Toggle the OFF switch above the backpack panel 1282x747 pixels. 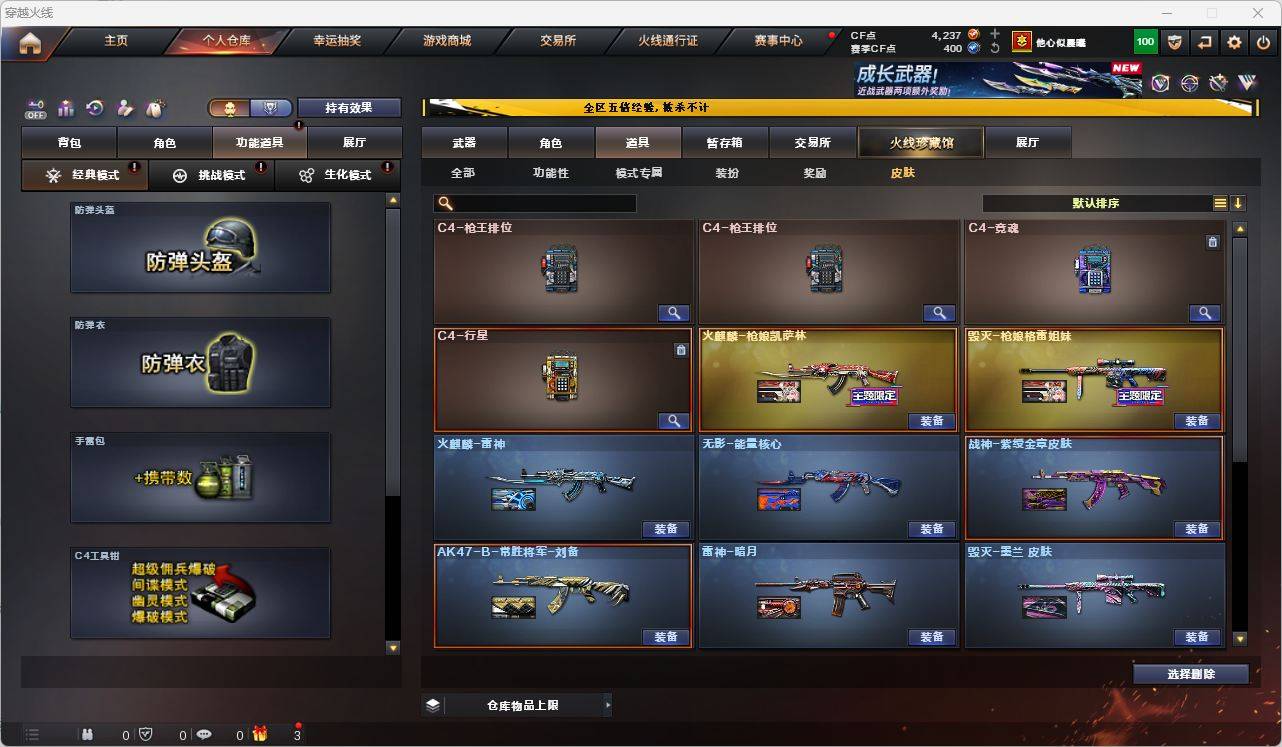(36, 110)
